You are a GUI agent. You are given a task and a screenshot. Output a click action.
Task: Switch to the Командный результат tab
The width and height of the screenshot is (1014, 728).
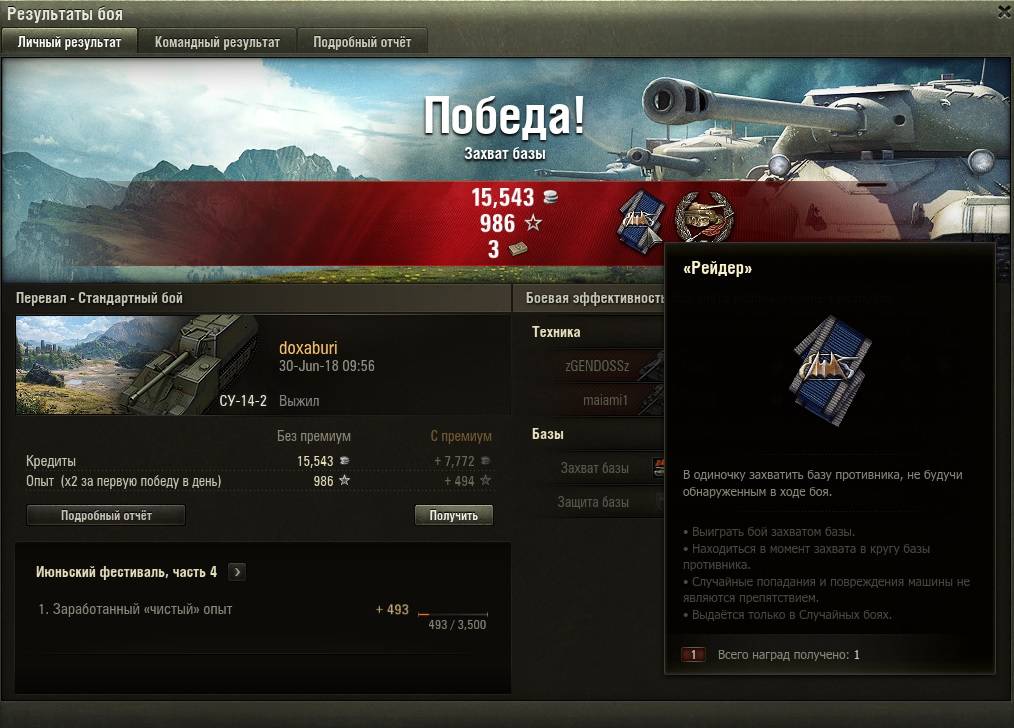tap(217, 42)
